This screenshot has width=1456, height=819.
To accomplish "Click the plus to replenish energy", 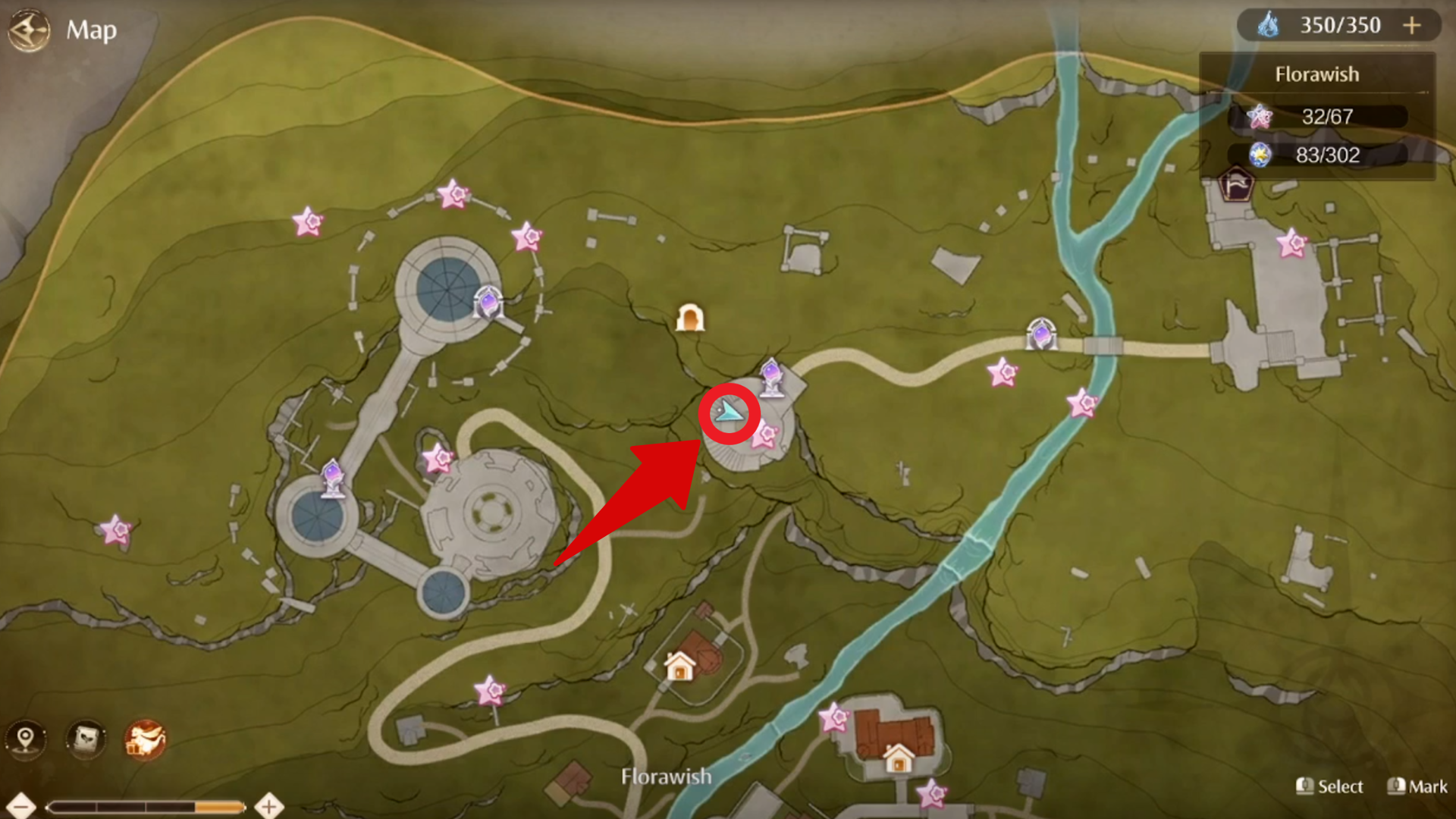I will (1412, 24).
